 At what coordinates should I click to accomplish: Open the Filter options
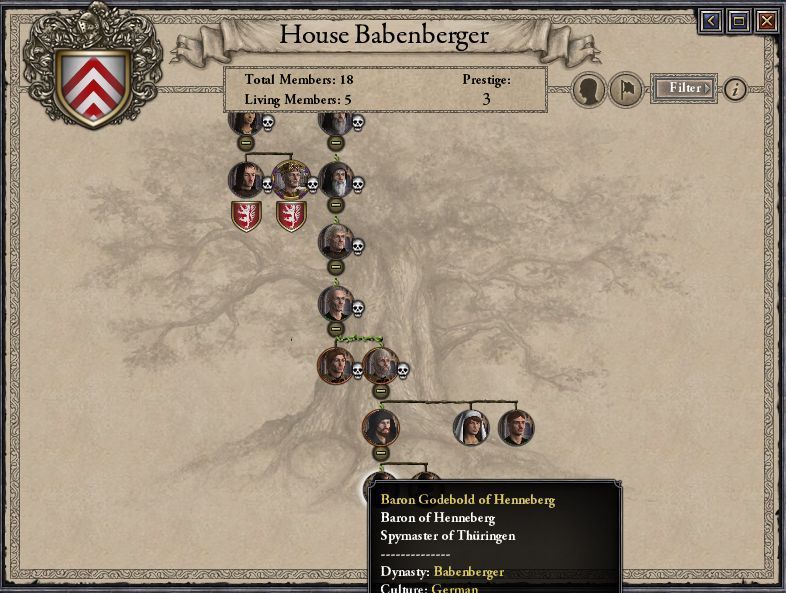(x=685, y=88)
